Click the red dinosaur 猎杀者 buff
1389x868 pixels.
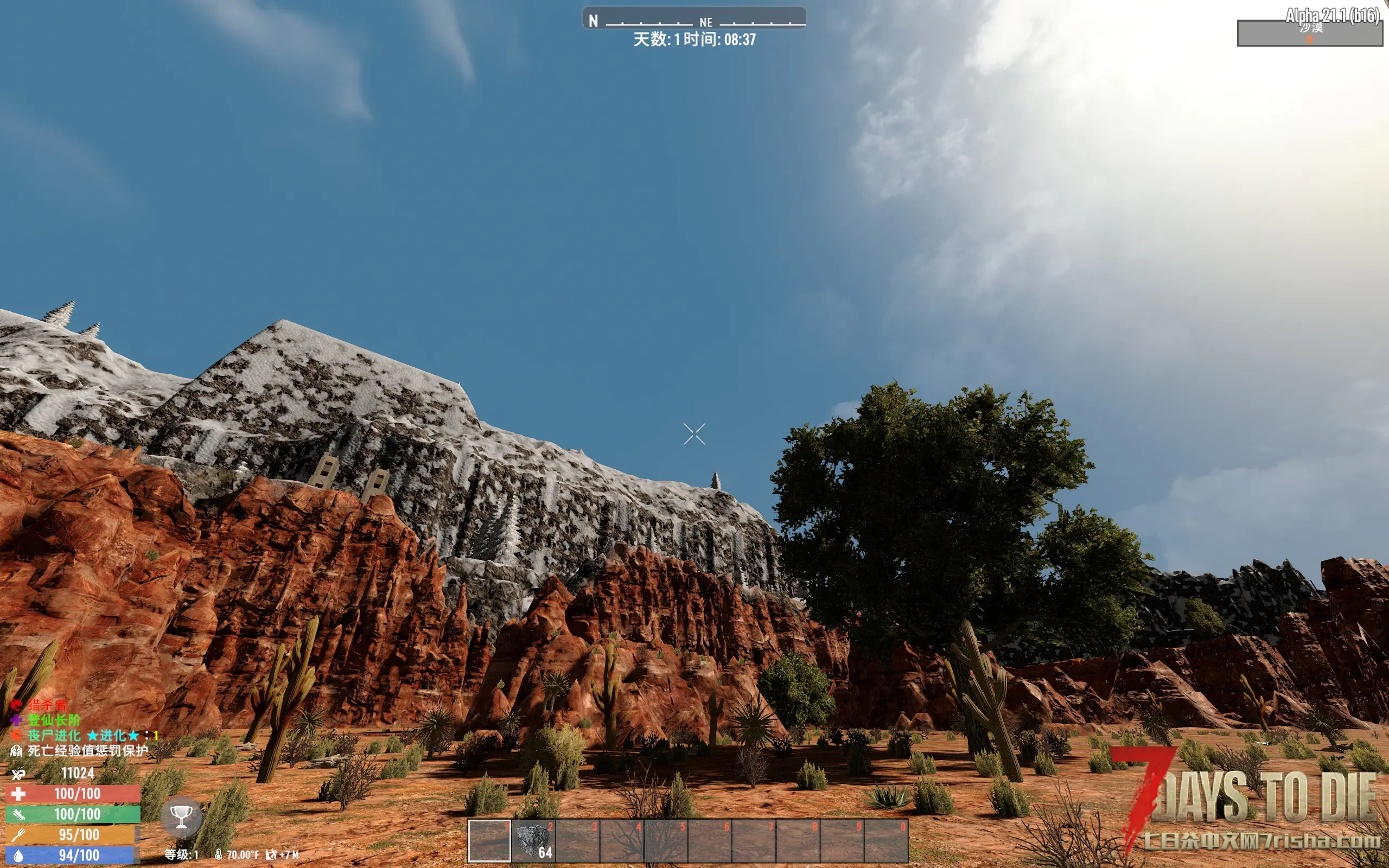(x=39, y=705)
